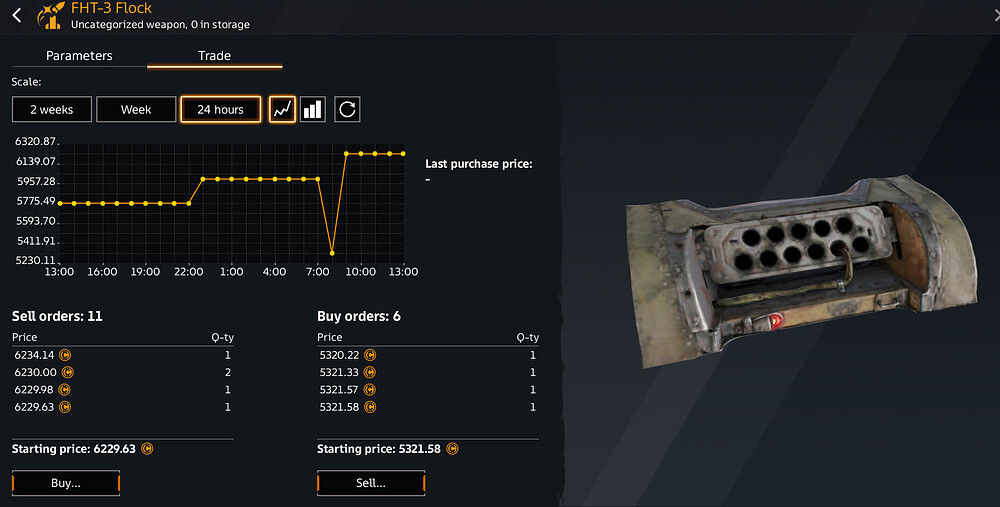Set chart scale to 2 weeks
The height and width of the screenshot is (507, 1000).
coord(51,109)
